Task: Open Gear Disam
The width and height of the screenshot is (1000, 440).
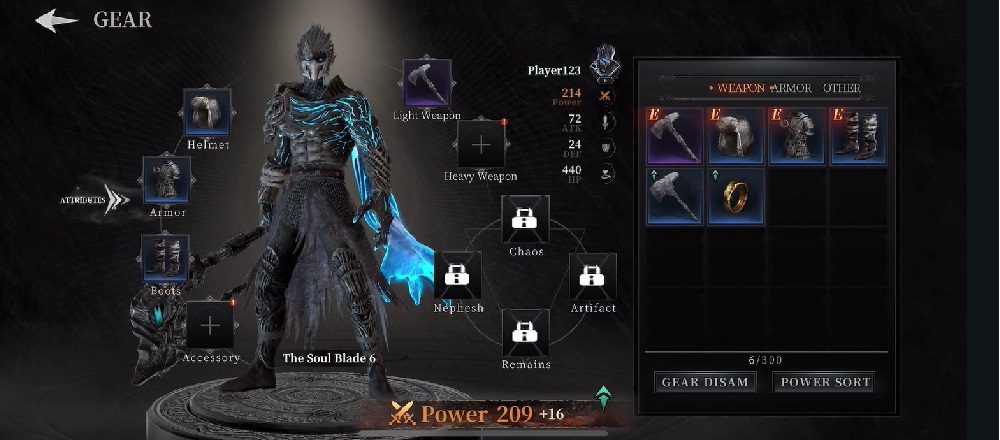Action: point(705,381)
